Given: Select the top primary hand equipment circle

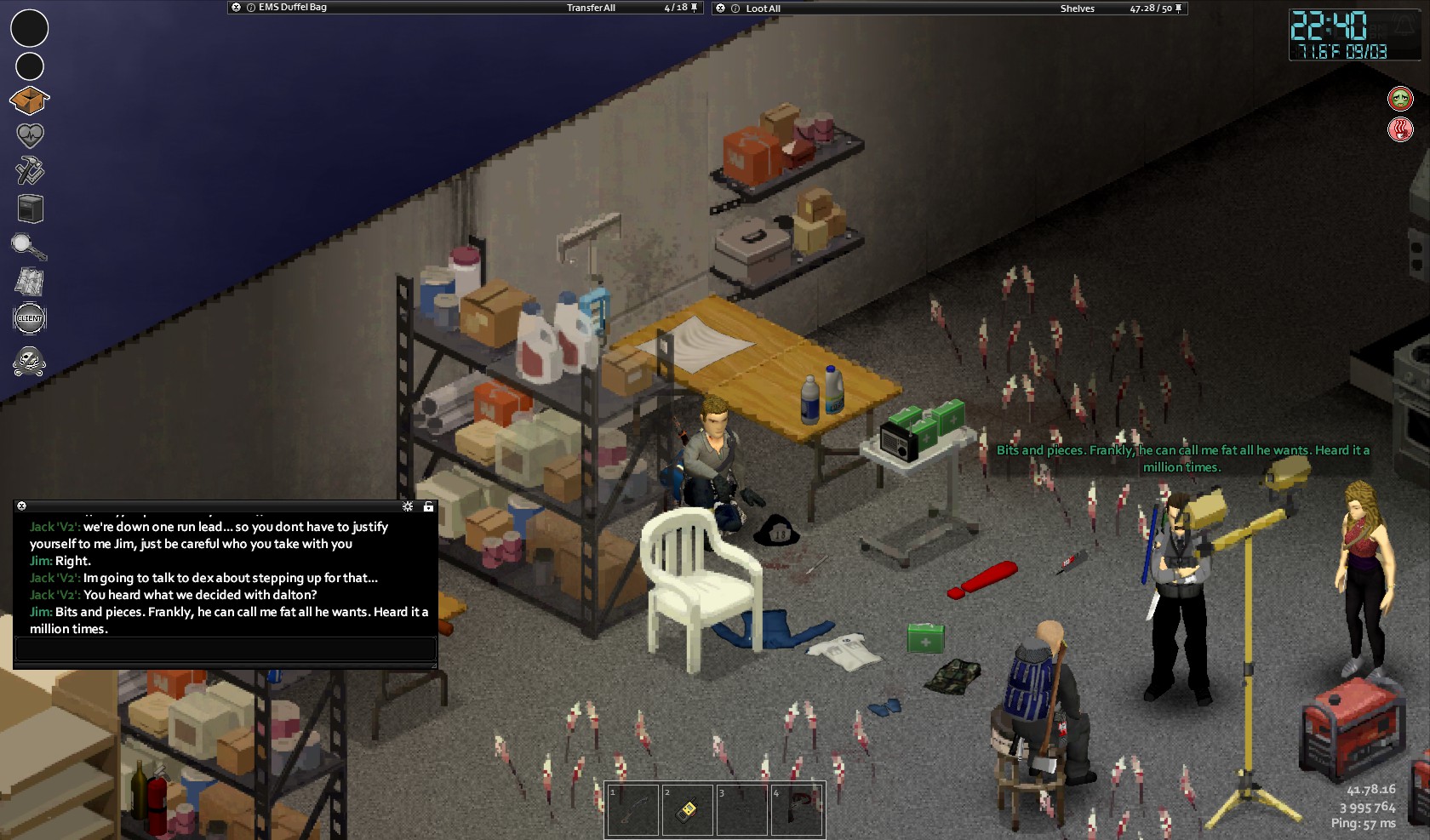Looking at the screenshot, I should click(30, 28).
